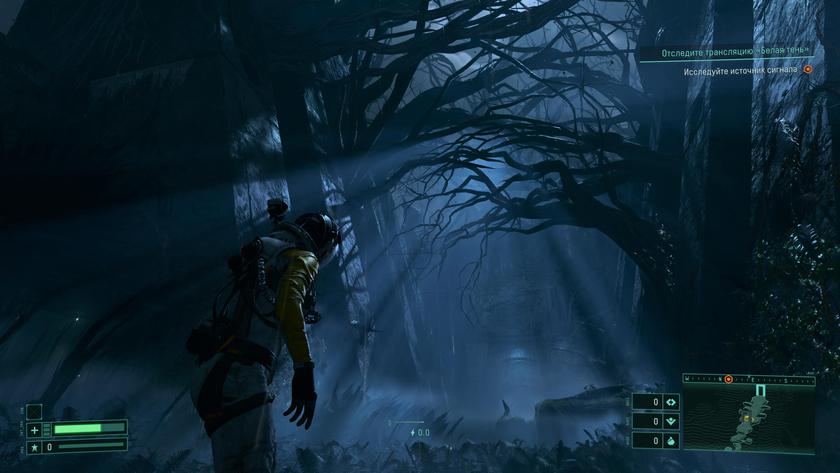Select the double-arrow resource icon
Image resolution: width=840 pixels, height=473 pixels.
tap(671, 402)
